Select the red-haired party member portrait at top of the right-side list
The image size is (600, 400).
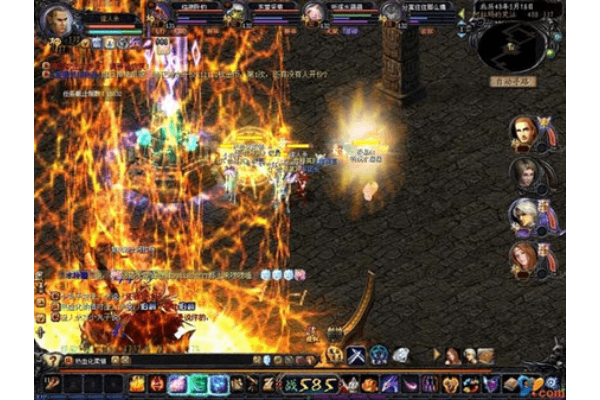[523, 131]
